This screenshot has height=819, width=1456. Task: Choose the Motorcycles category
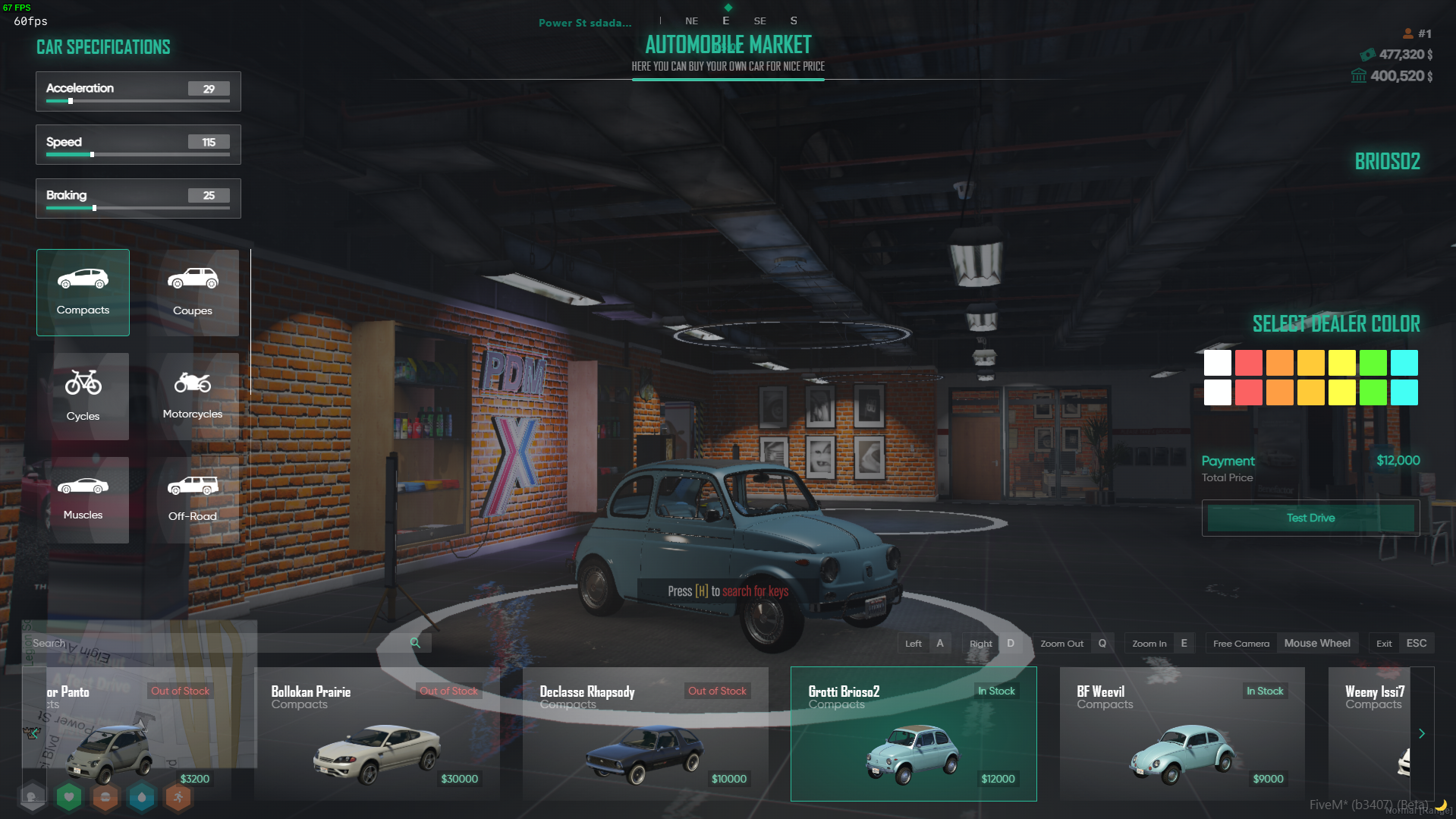click(193, 396)
